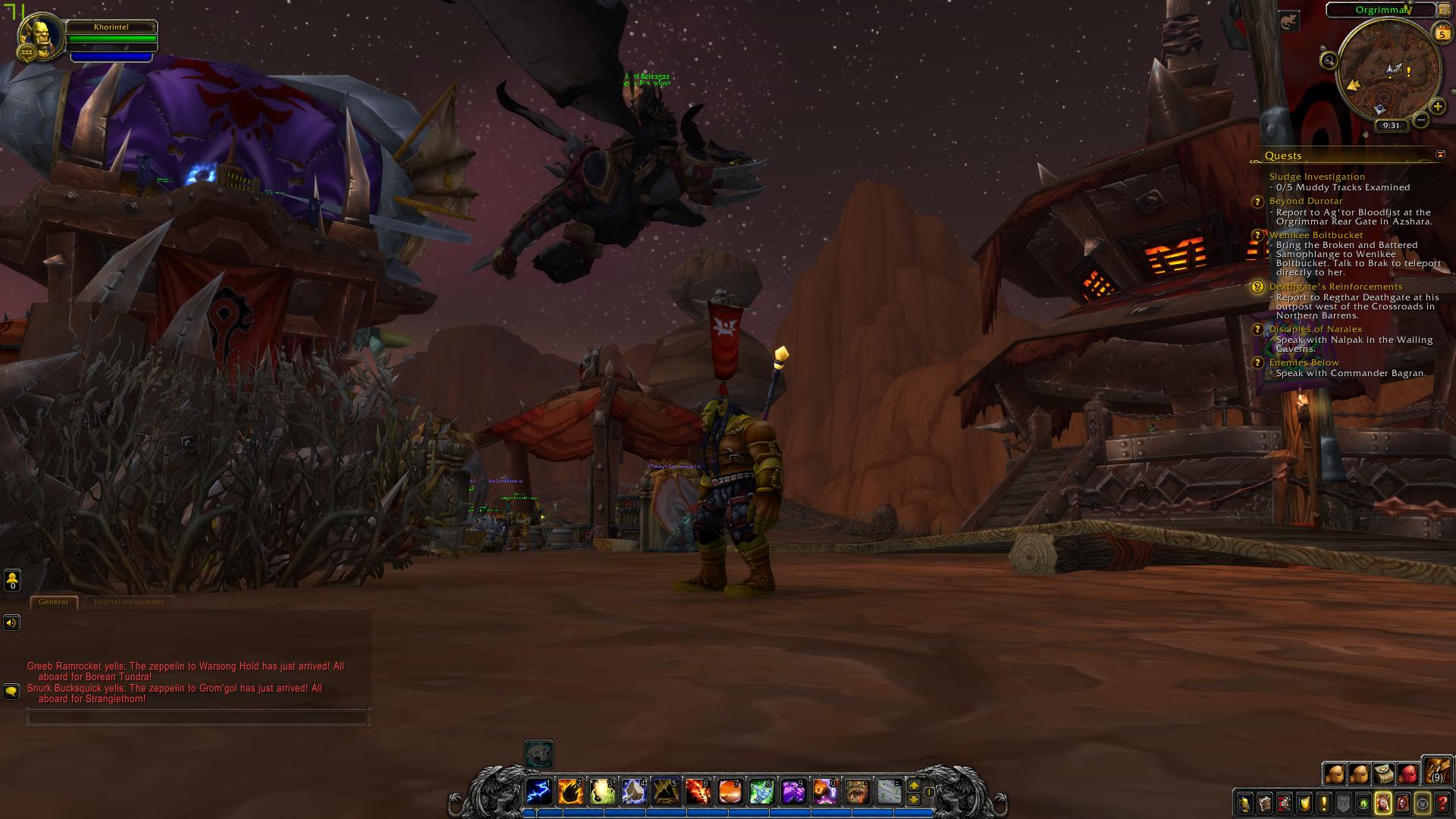Trigger the green spirit ability in slot 8

click(x=761, y=792)
